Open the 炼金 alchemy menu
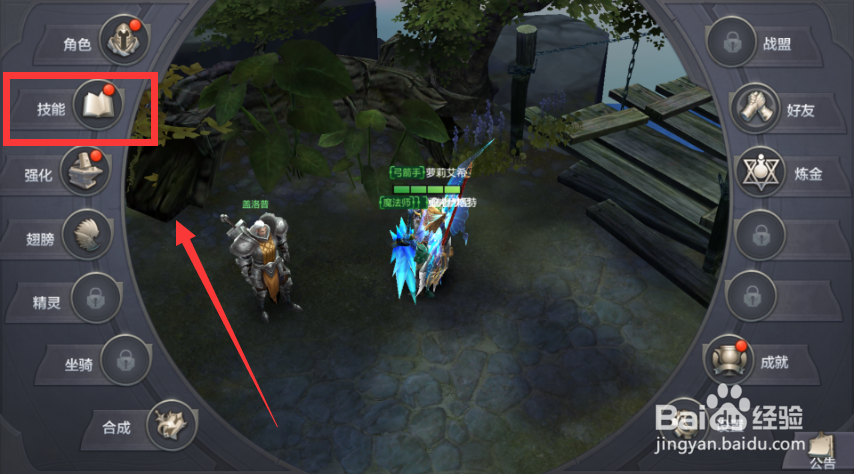 click(x=762, y=173)
